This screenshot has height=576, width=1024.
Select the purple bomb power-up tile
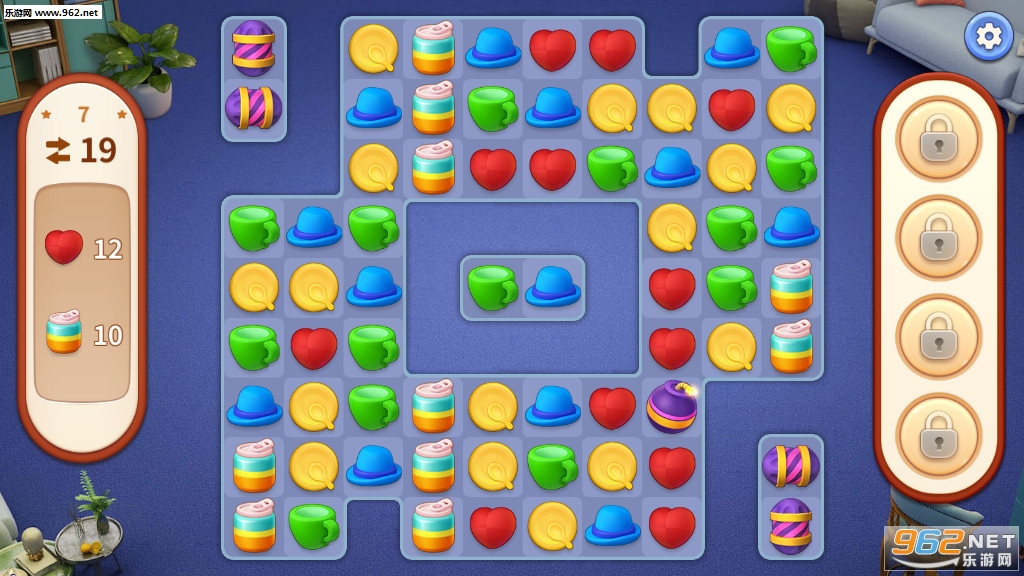[x=672, y=407]
